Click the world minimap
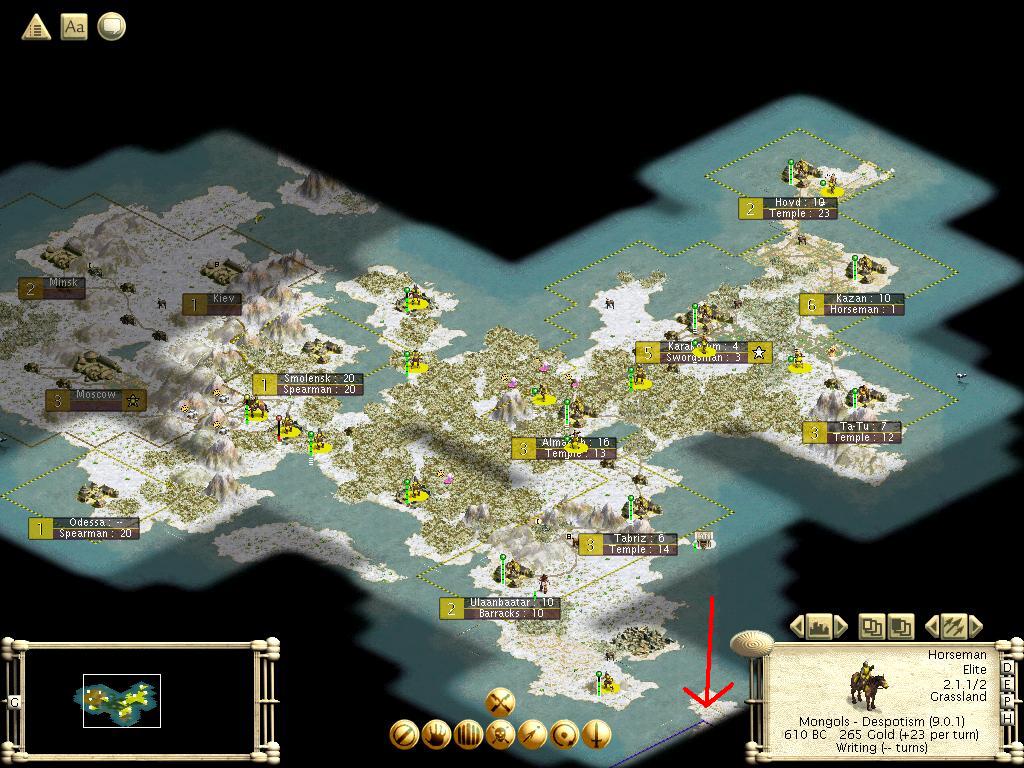The width and height of the screenshot is (1024, 768). [x=141, y=700]
